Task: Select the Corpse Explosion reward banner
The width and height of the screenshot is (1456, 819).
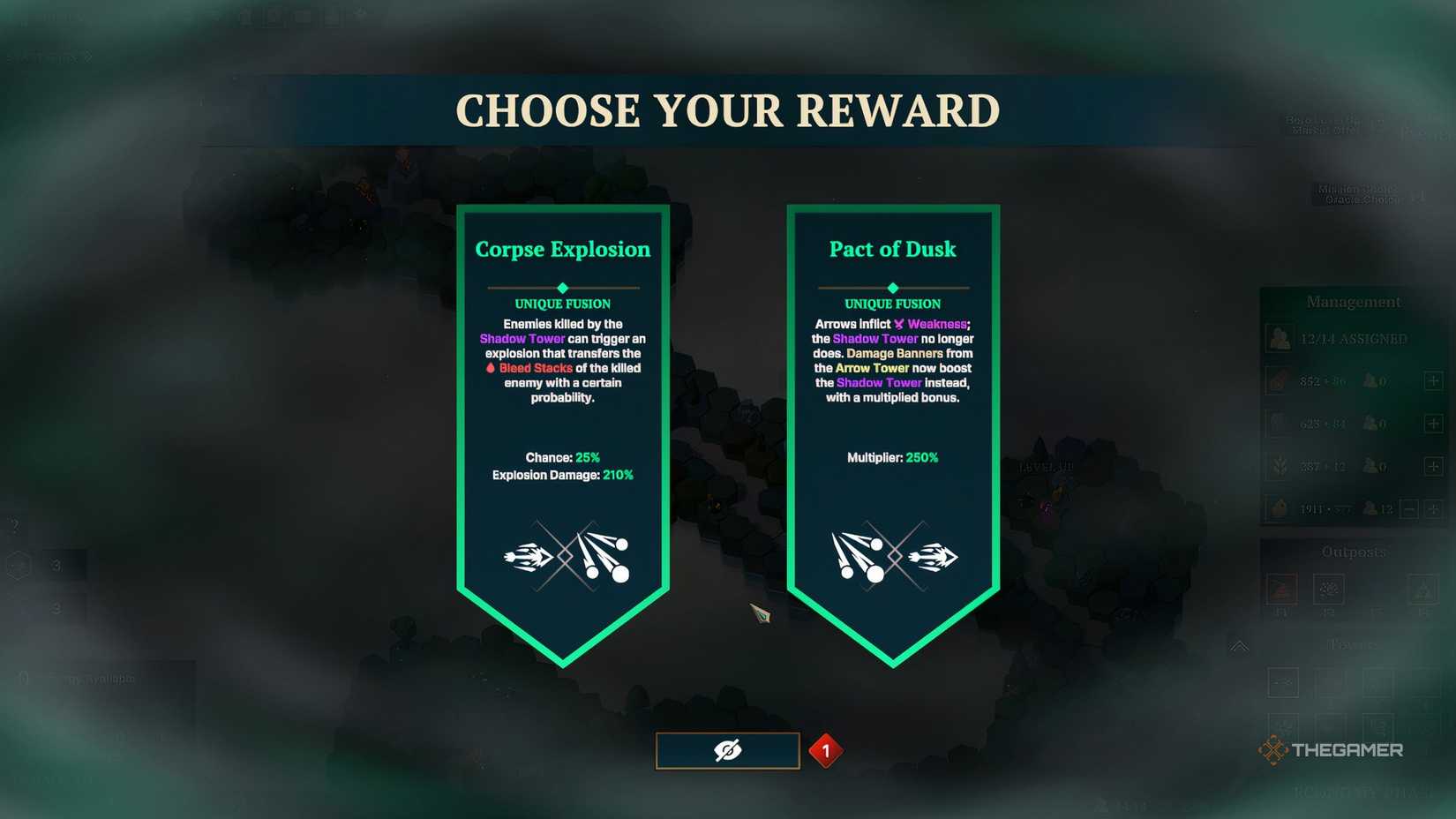Action: pyautogui.click(x=562, y=397)
